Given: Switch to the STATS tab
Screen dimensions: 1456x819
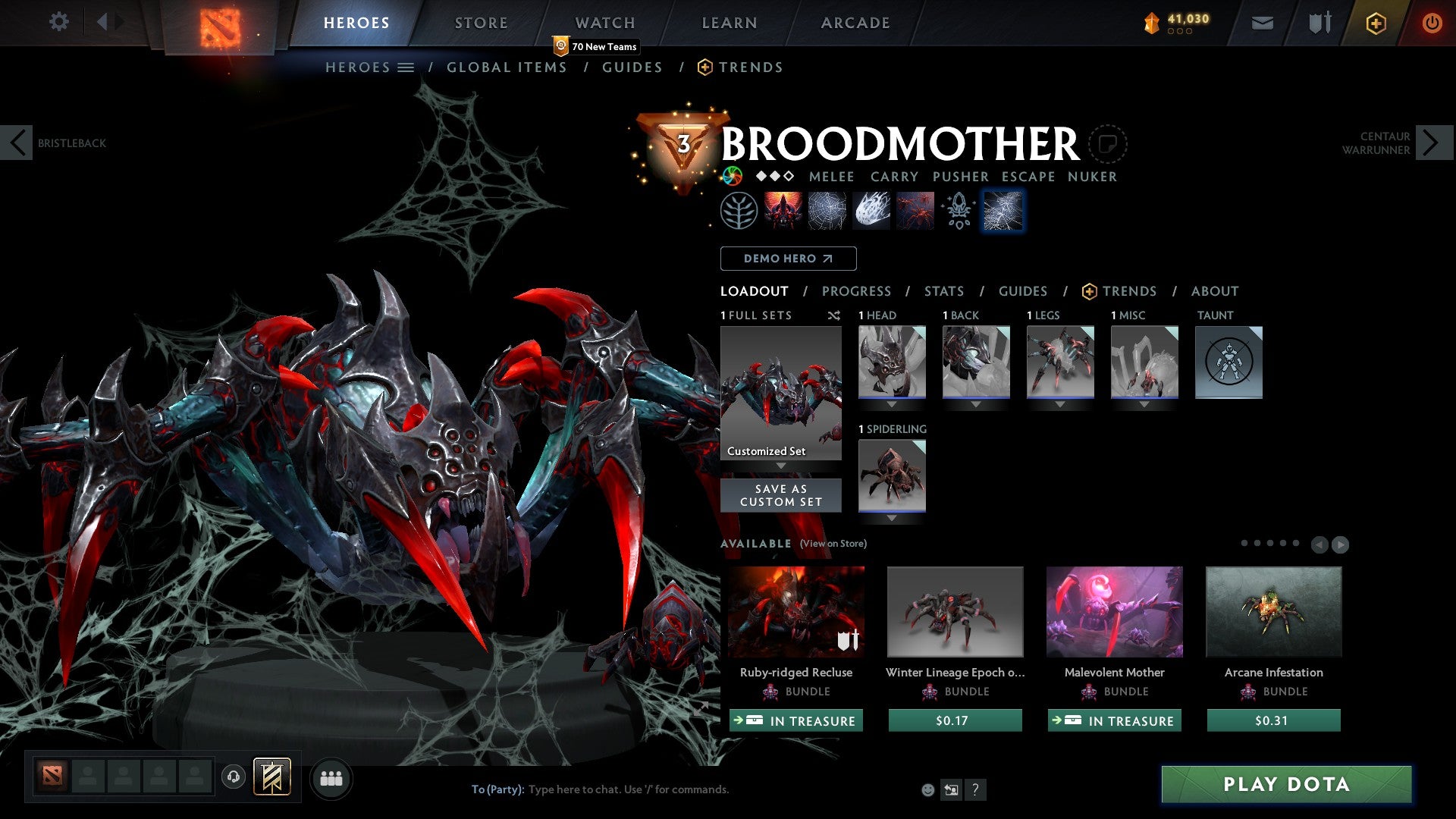Looking at the screenshot, I should tap(943, 290).
